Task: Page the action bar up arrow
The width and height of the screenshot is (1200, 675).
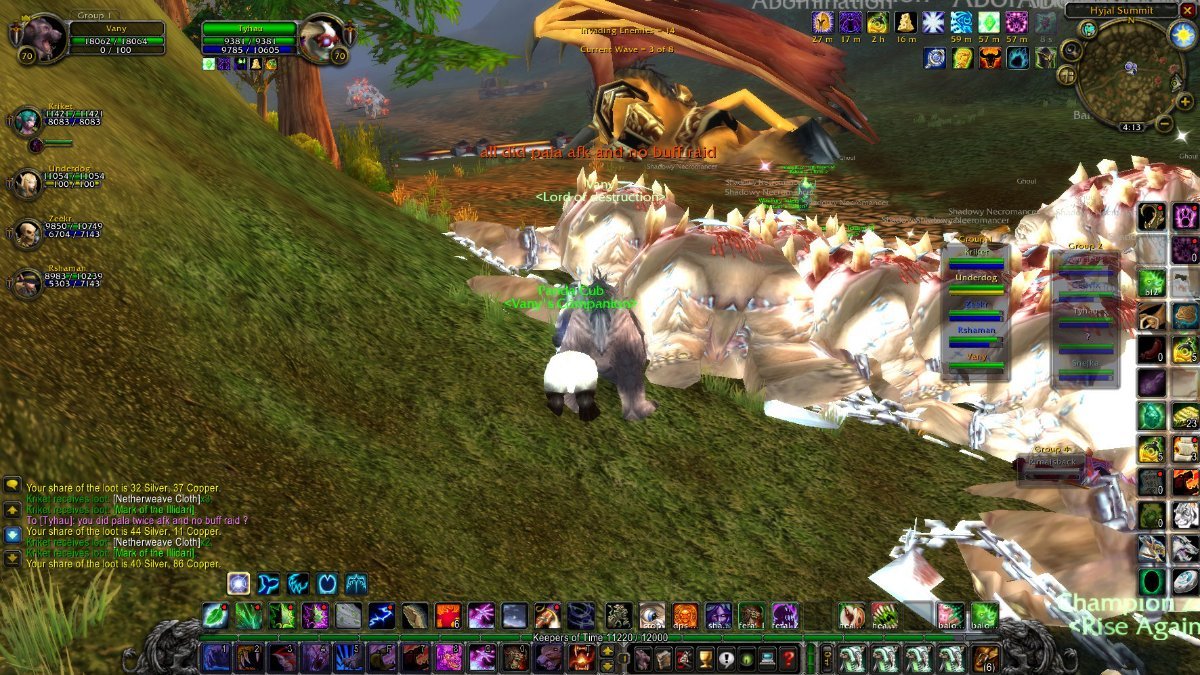Action: coord(607,651)
